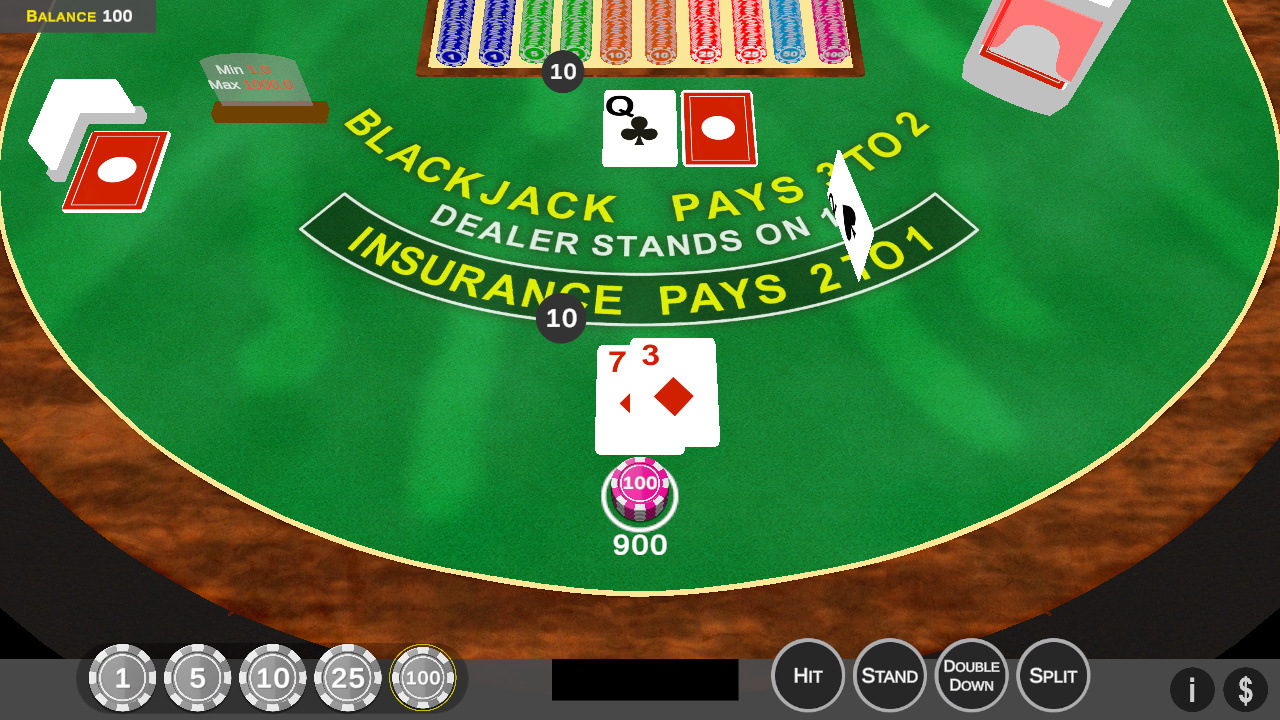Click the Min/Max table limits sign
The image size is (1280, 720).
255,80
